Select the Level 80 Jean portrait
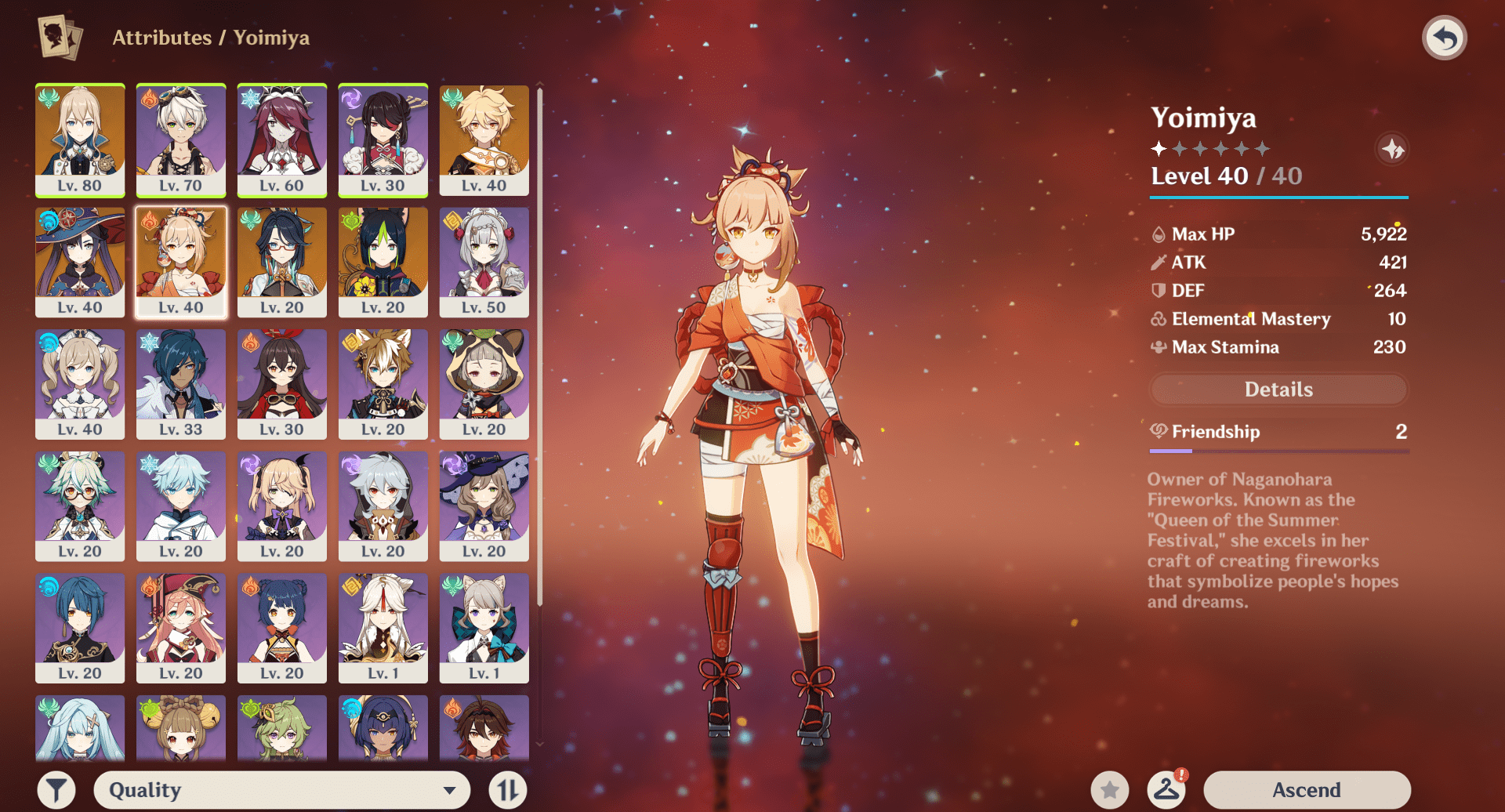This screenshot has height=812, width=1505. click(80, 141)
